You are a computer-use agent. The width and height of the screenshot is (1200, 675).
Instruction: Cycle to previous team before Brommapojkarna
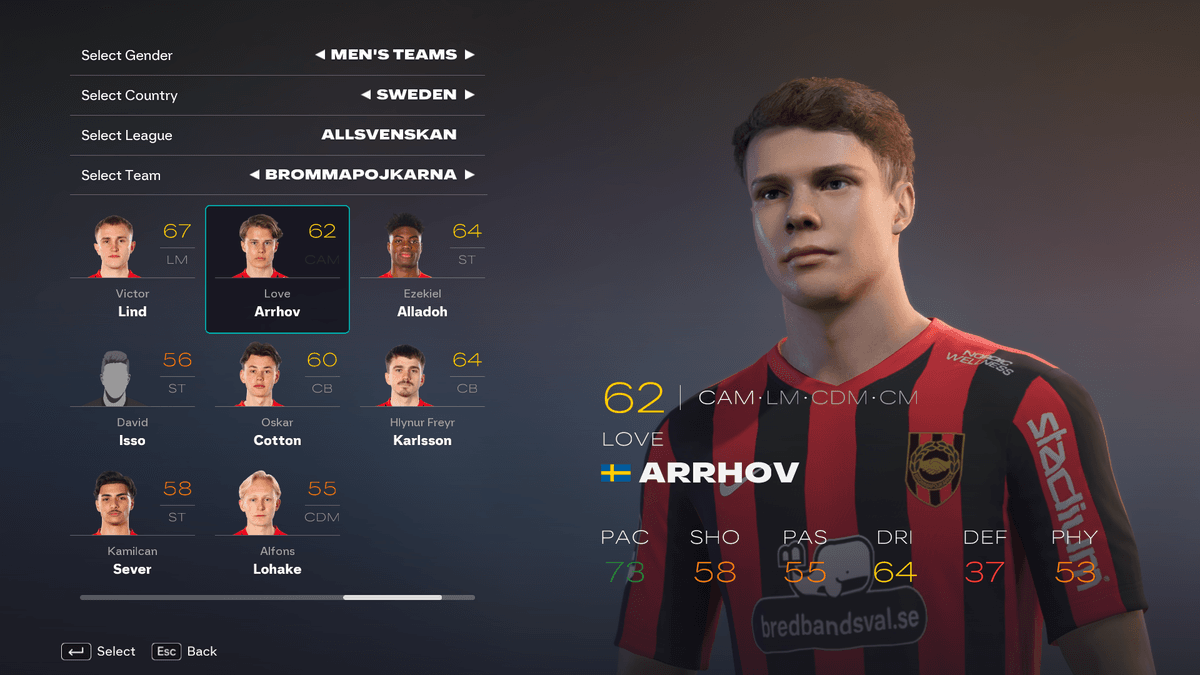tap(255, 175)
